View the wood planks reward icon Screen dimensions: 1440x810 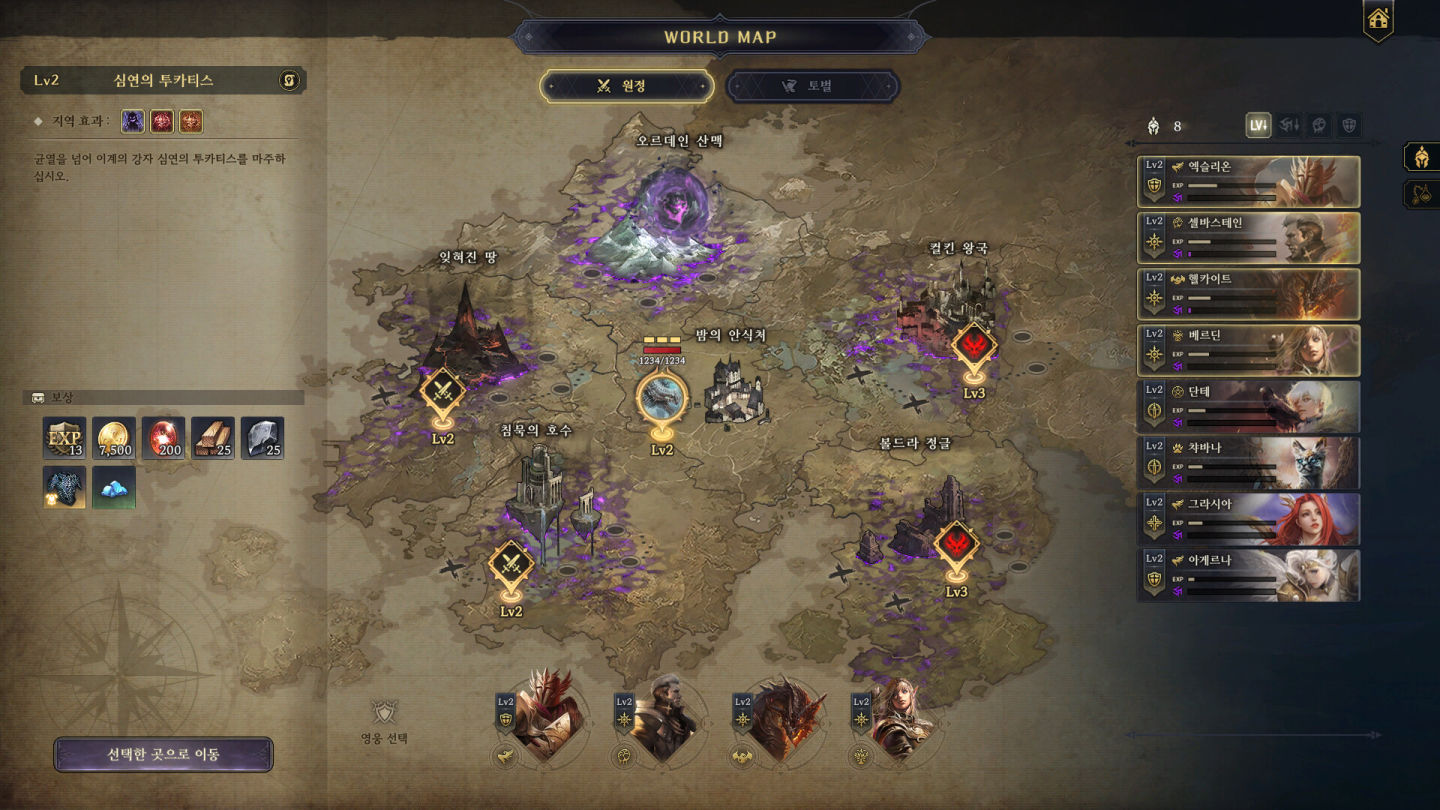[x=213, y=438]
